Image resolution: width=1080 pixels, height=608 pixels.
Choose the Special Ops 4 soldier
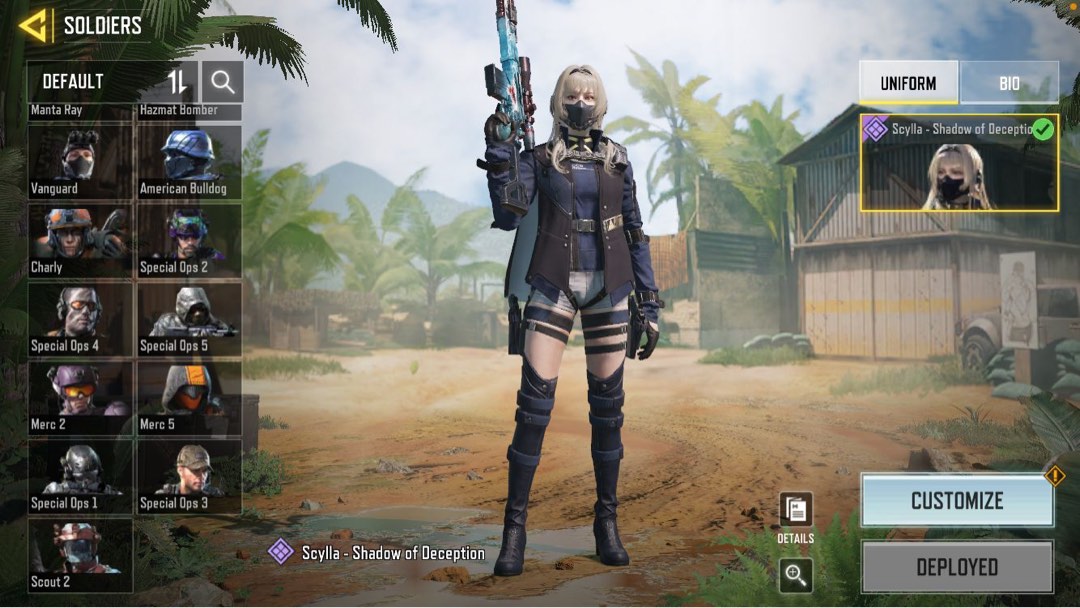80,319
